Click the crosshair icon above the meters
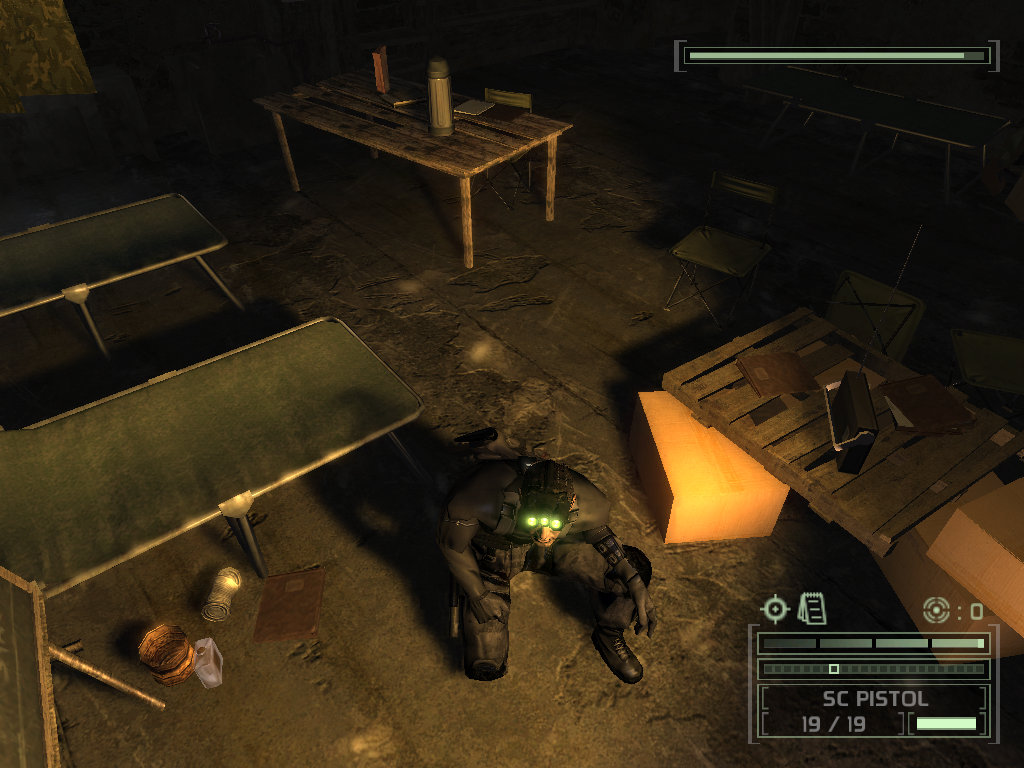 (x=775, y=608)
